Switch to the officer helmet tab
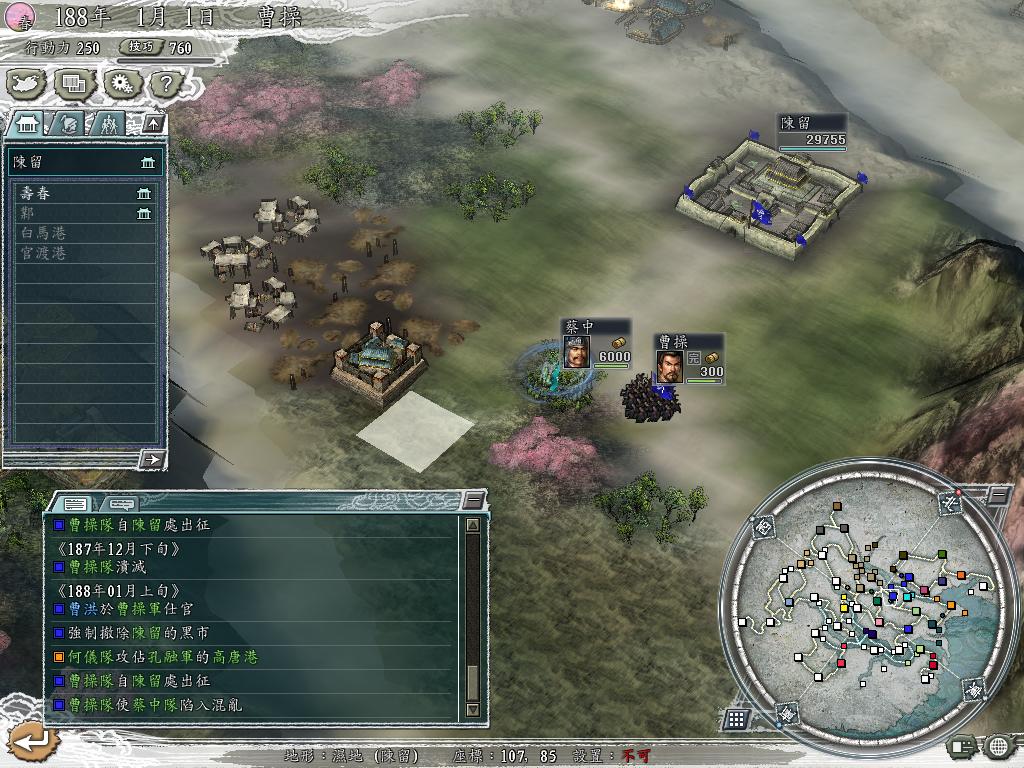This screenshot has height=768, width=1024. point(68,124)
